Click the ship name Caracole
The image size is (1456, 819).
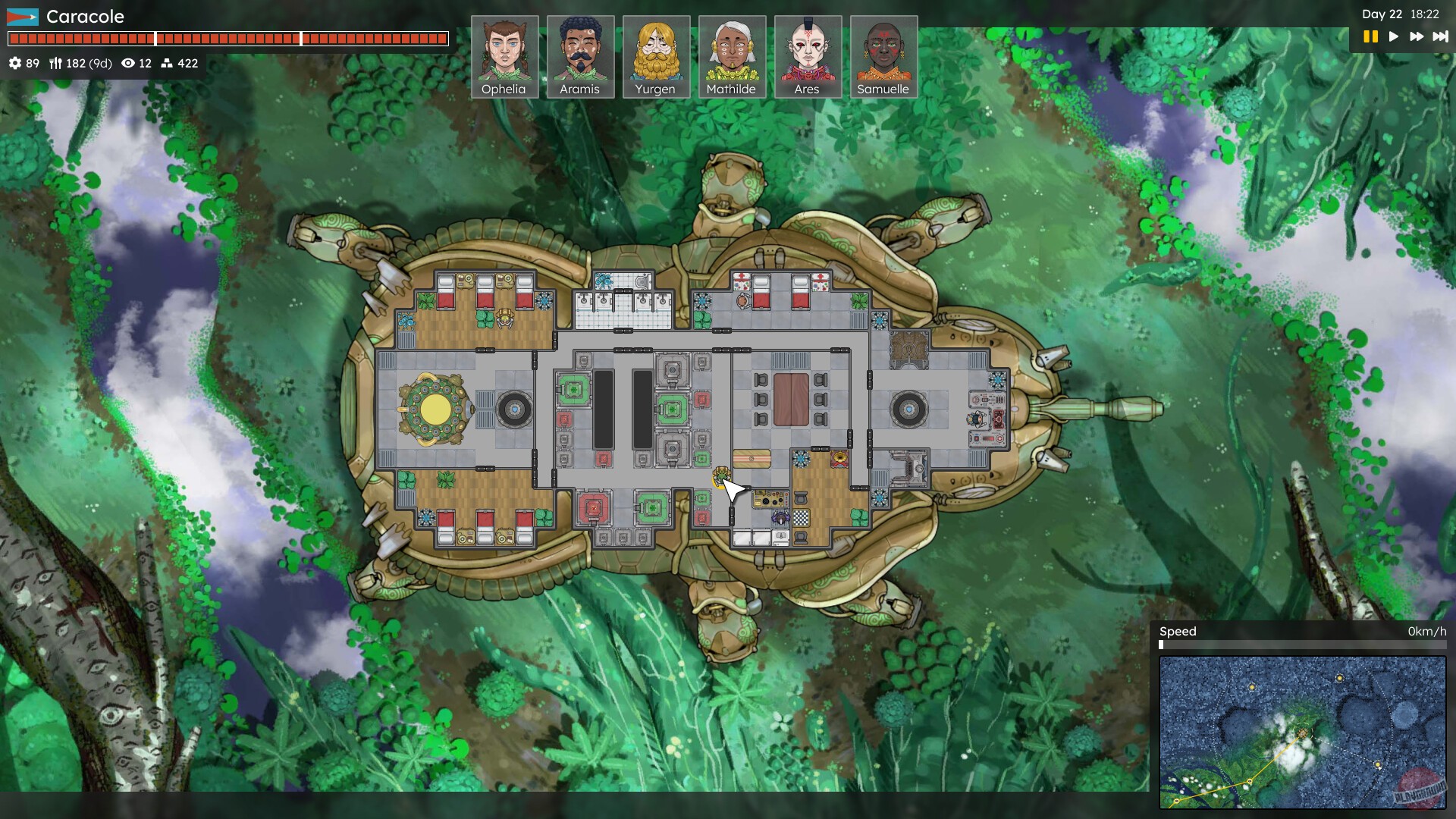(86, 16)
